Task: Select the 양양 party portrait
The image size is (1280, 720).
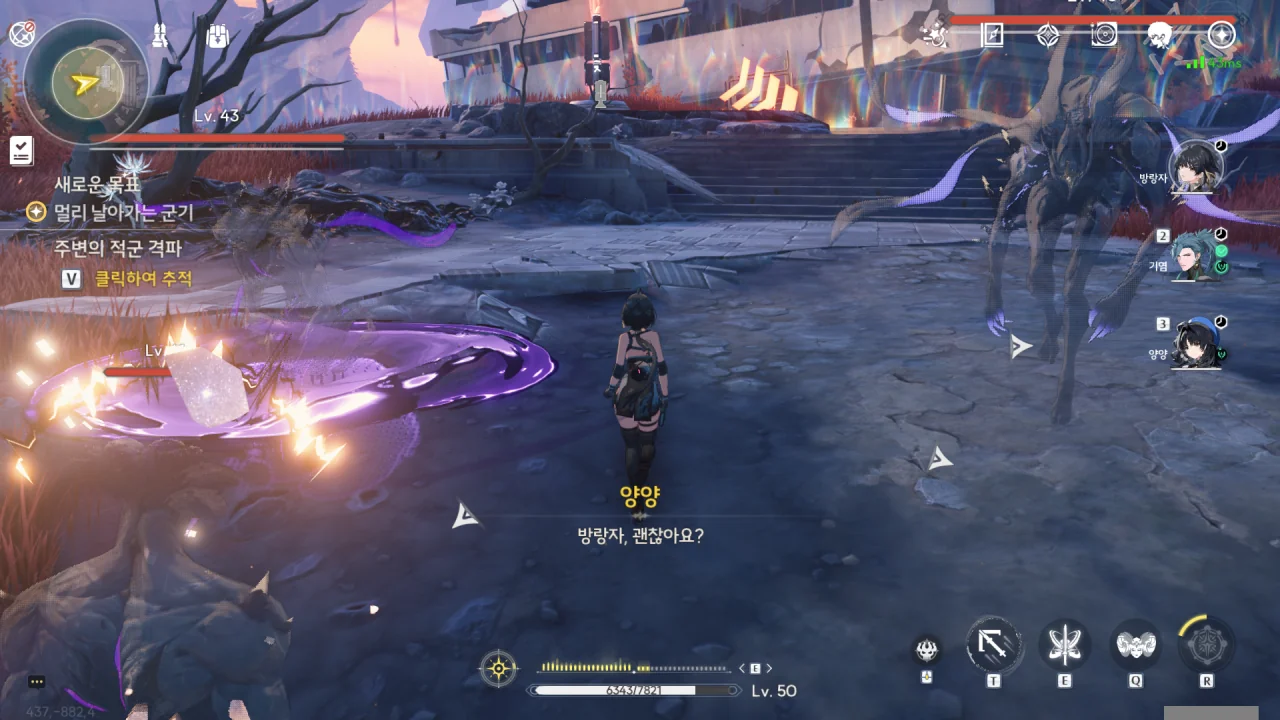Action: pyautogui.click(x=1195, y=344)
